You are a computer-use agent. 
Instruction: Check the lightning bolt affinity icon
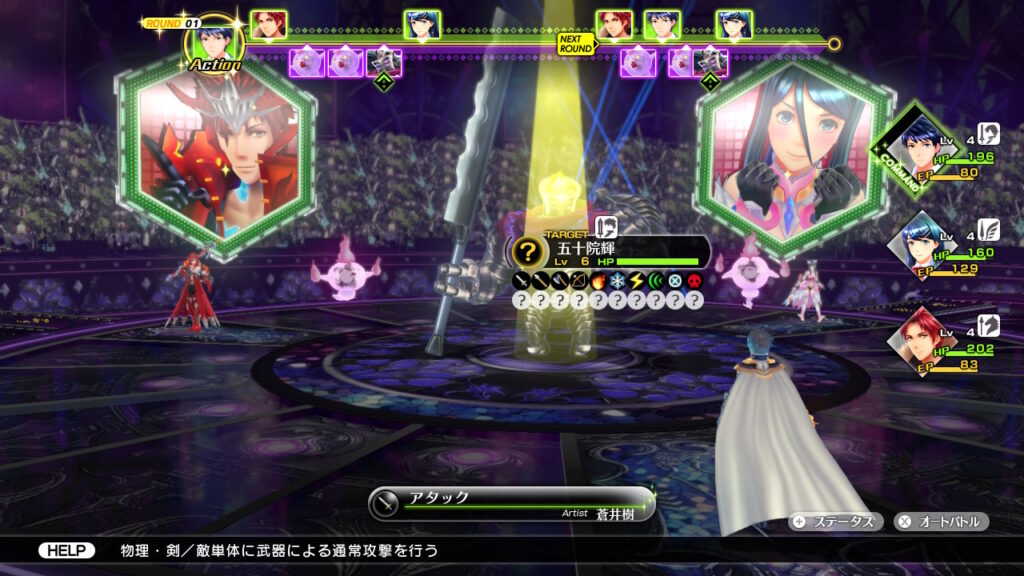(636, 281)
